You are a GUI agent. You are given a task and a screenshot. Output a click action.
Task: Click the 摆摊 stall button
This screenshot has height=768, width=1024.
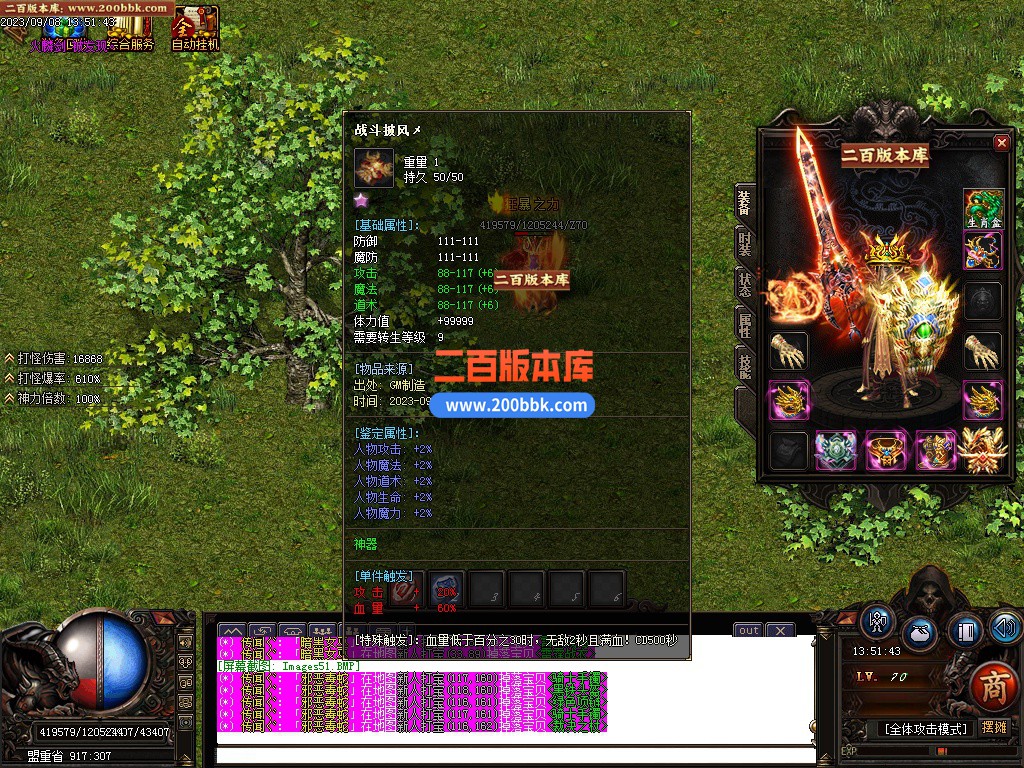coord(994,727)
